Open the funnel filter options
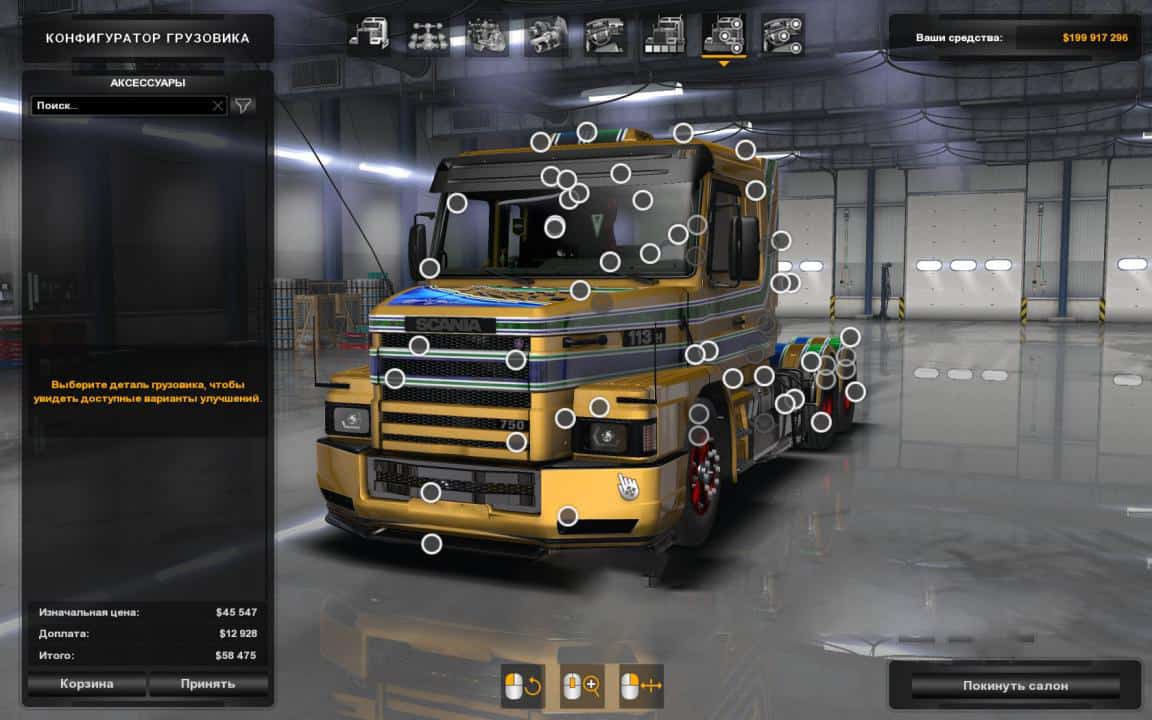 [243, 105]
